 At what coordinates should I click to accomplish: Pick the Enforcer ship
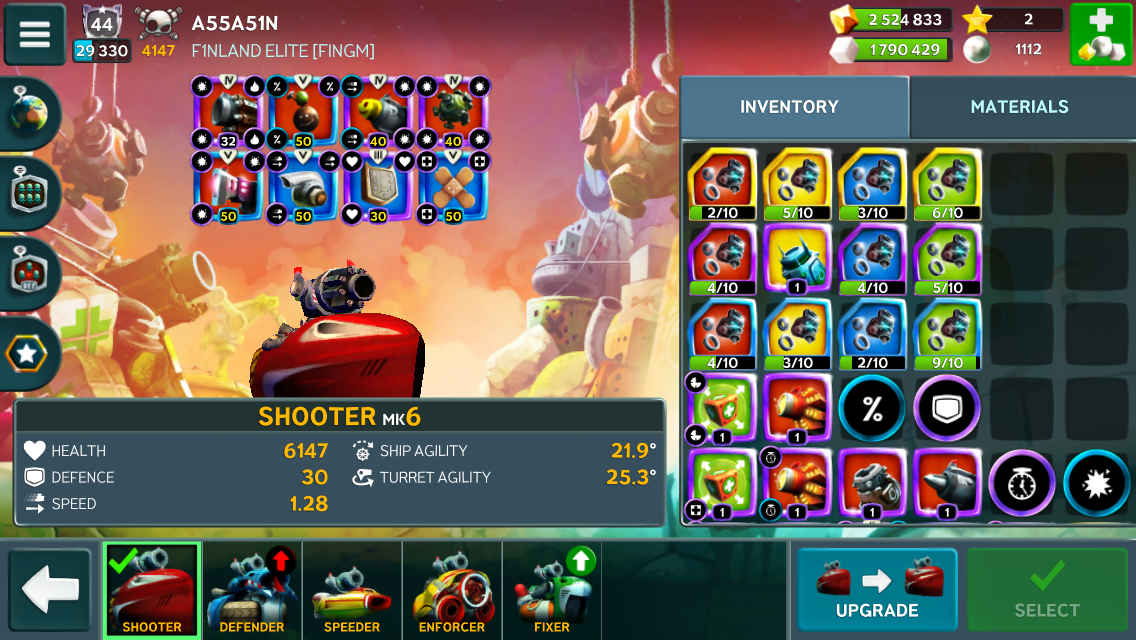[x=452, y=589]
